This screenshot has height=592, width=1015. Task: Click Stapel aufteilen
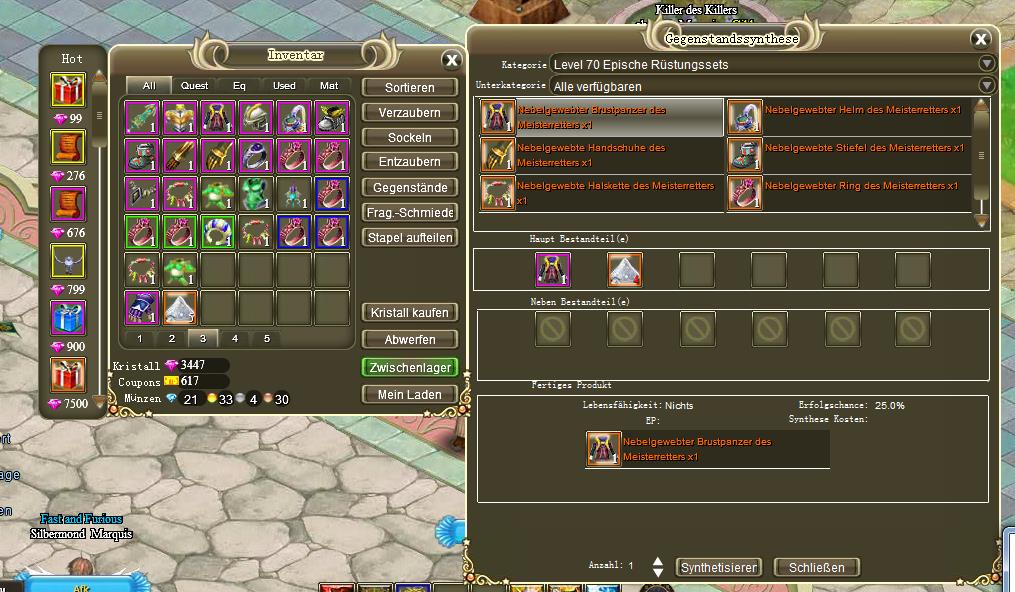point(409,237)
